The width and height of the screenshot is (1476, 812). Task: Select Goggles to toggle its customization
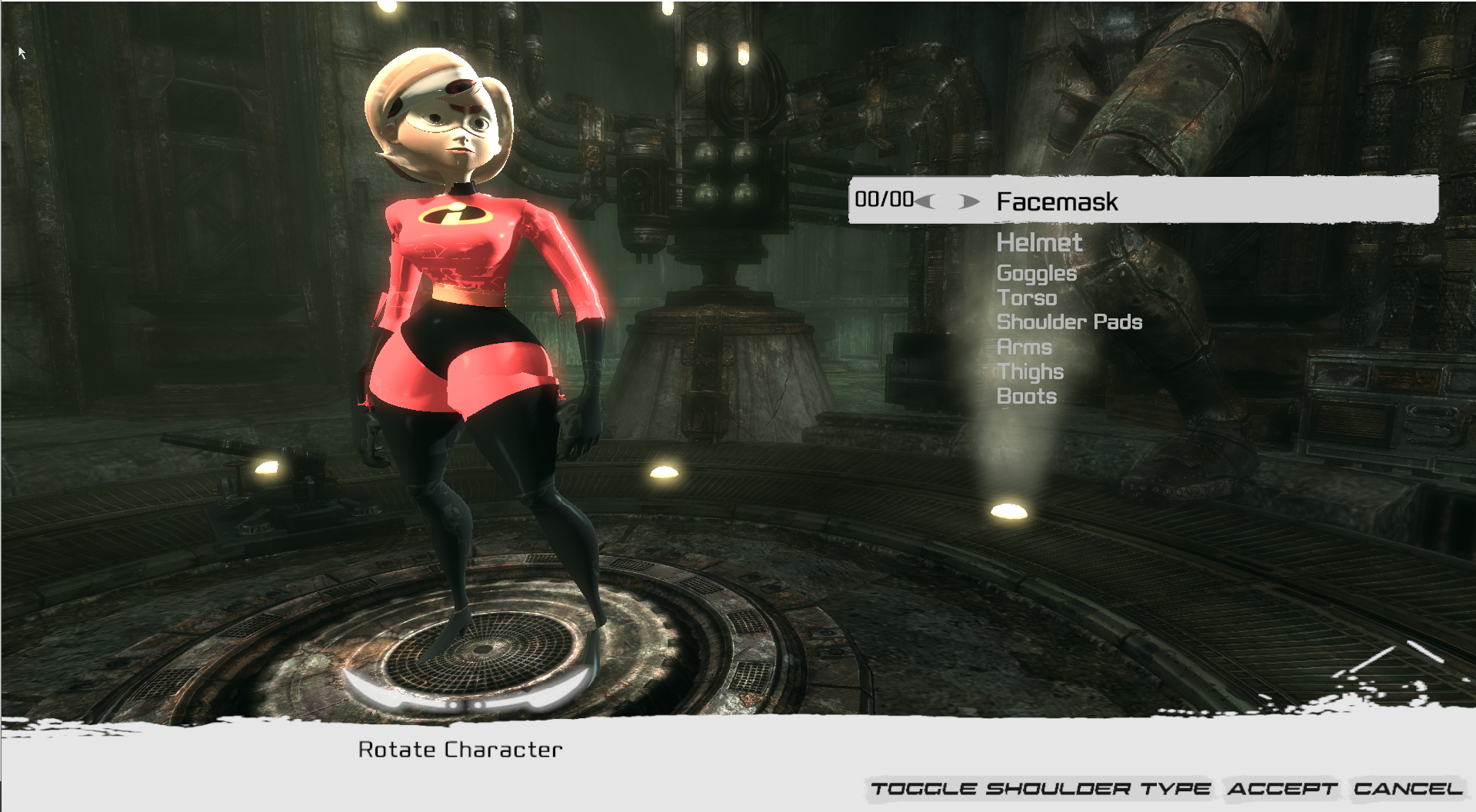coord(1037,274)
